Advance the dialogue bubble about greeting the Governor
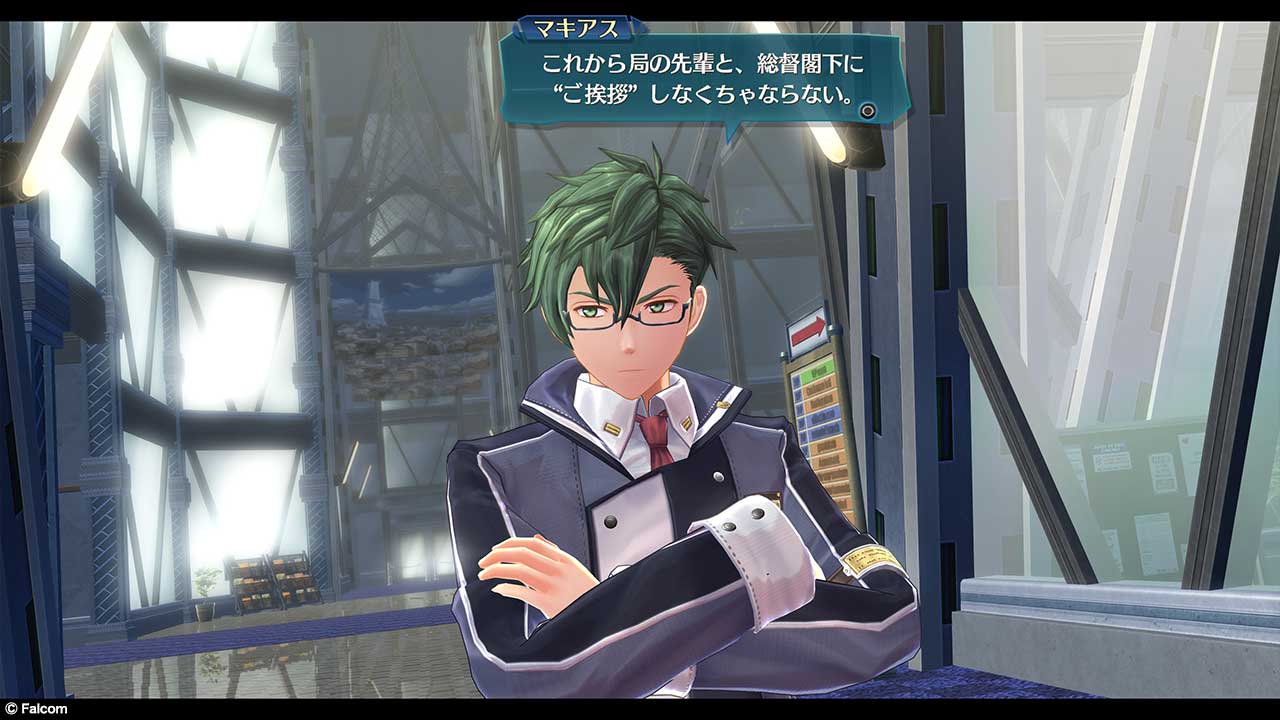This screenshot has width=1280, height=720. tap(867, 111)
